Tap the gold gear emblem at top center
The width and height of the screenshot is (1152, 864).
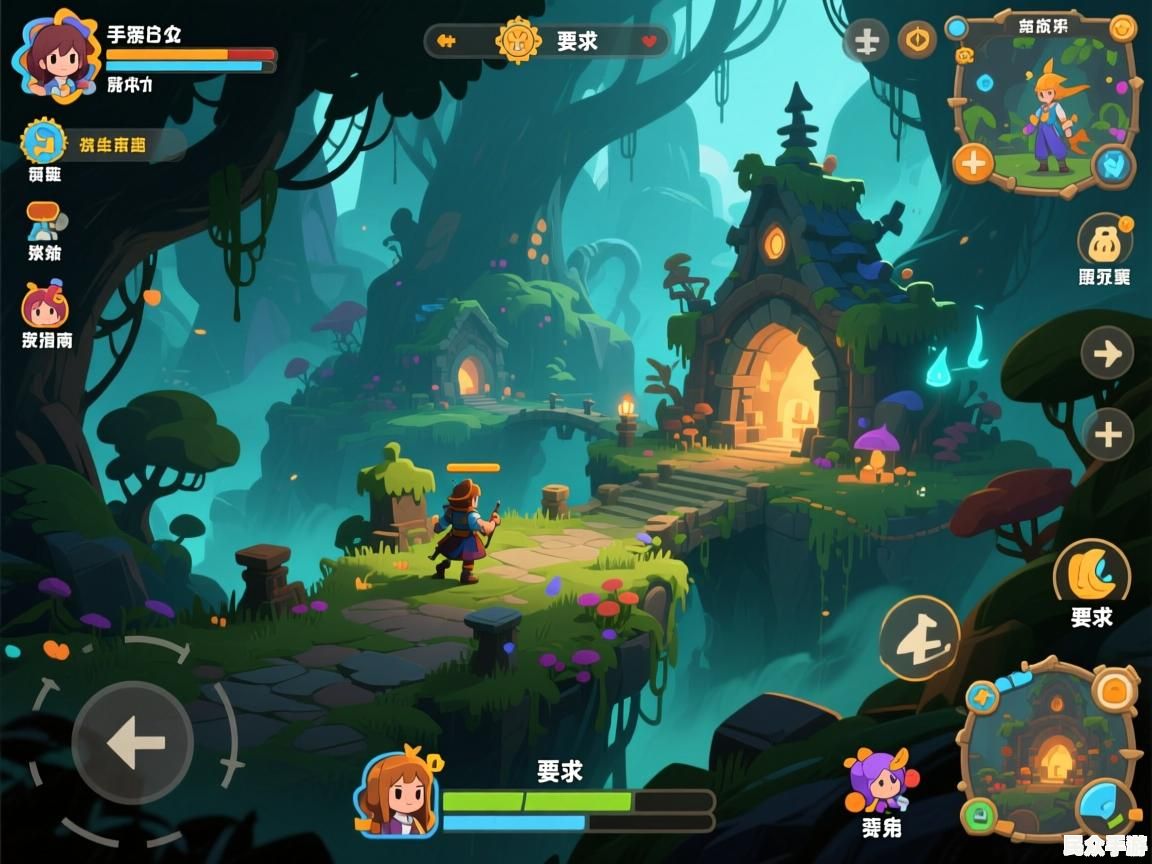(519, 41)
